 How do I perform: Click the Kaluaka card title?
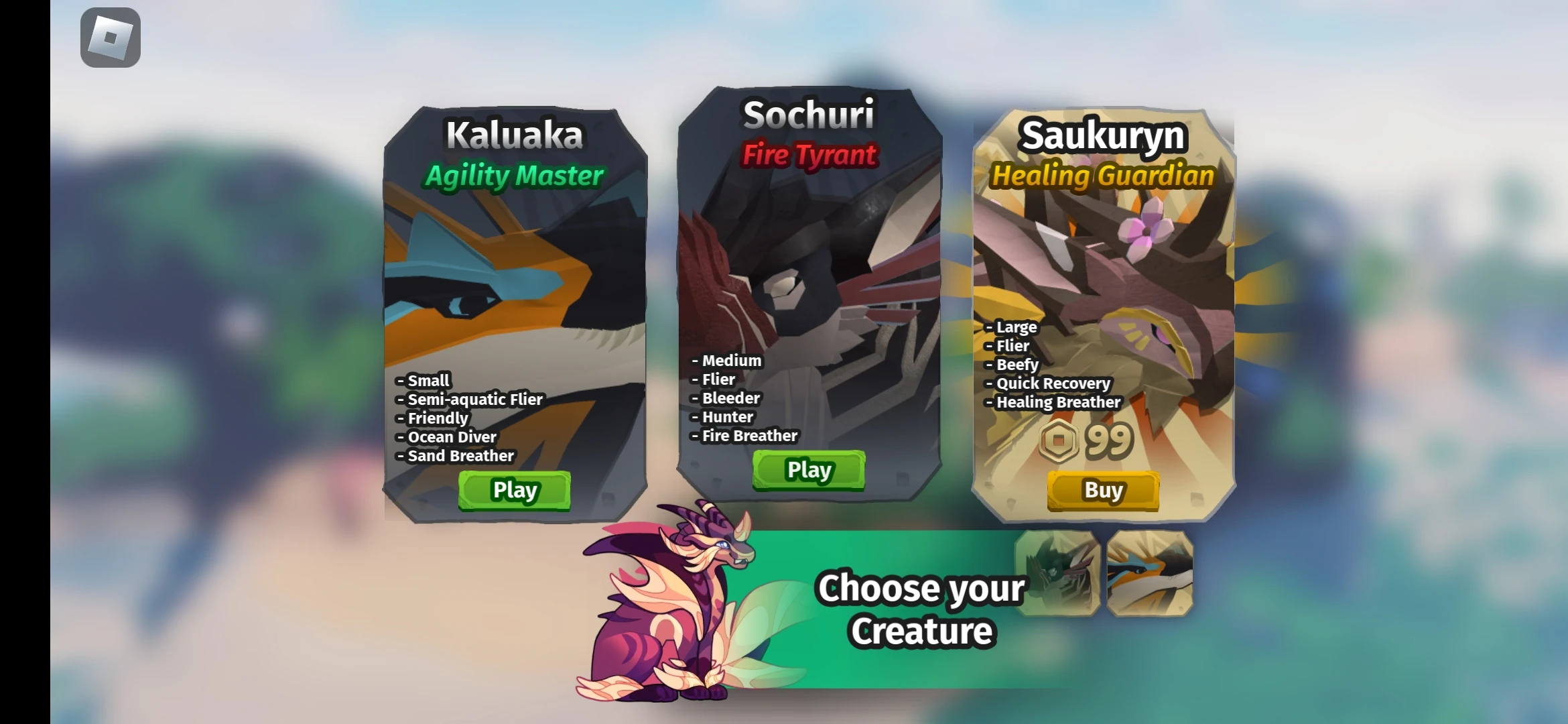pos(513,134)
